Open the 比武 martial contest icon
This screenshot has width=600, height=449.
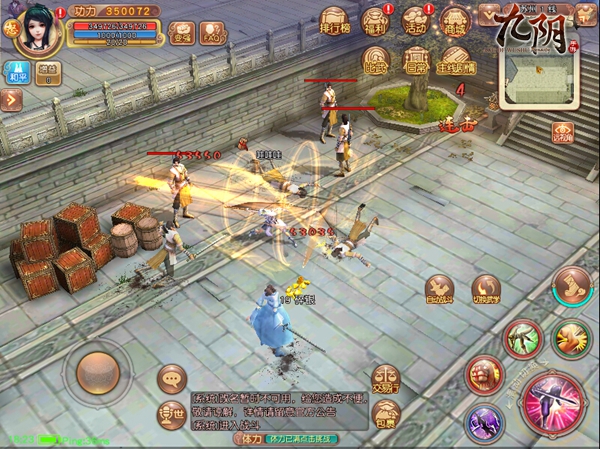(x=377, y=62)
